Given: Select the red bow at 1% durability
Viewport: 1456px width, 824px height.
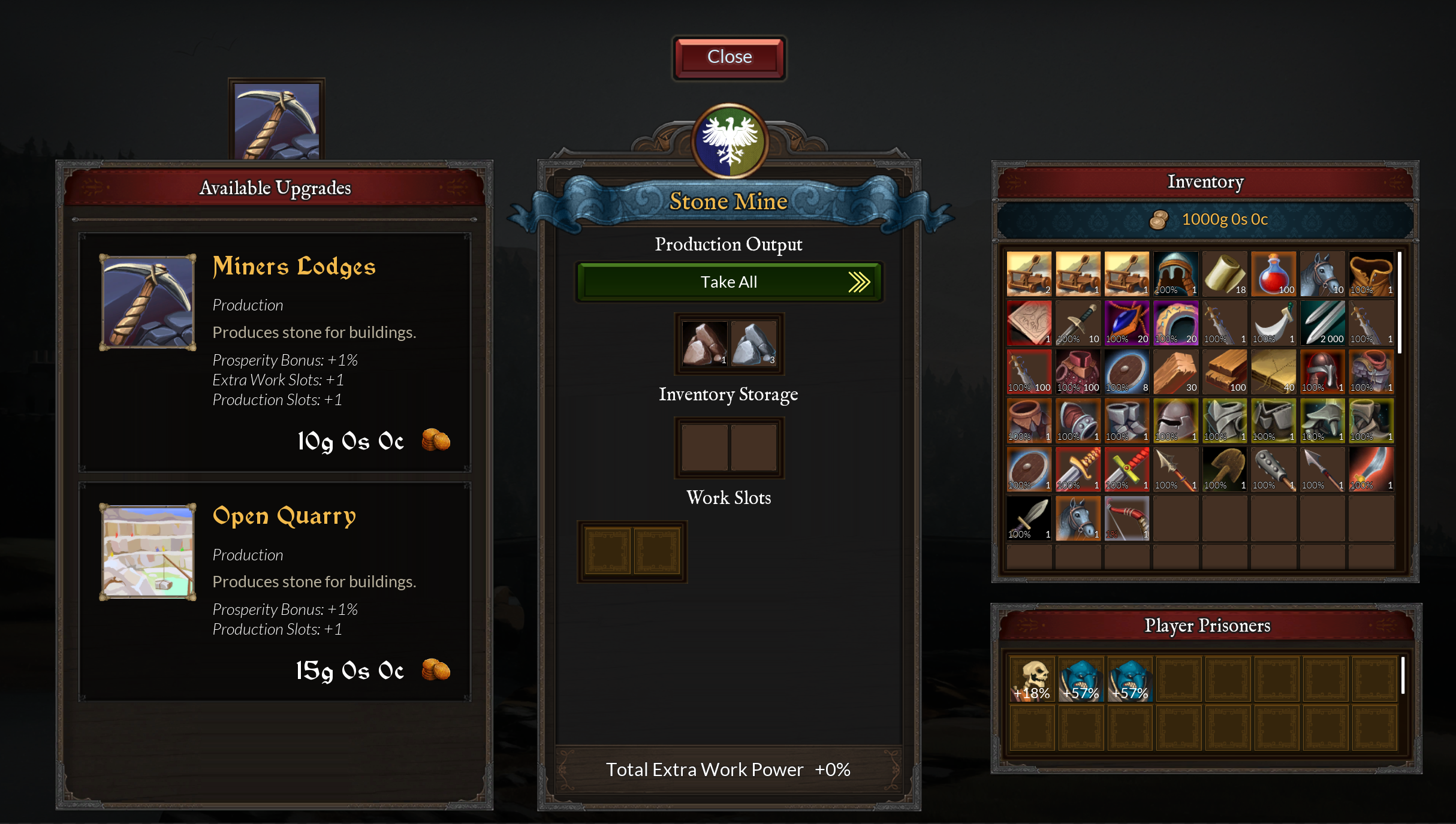Looking at the screenshot, I should [x=1127, y=517].
